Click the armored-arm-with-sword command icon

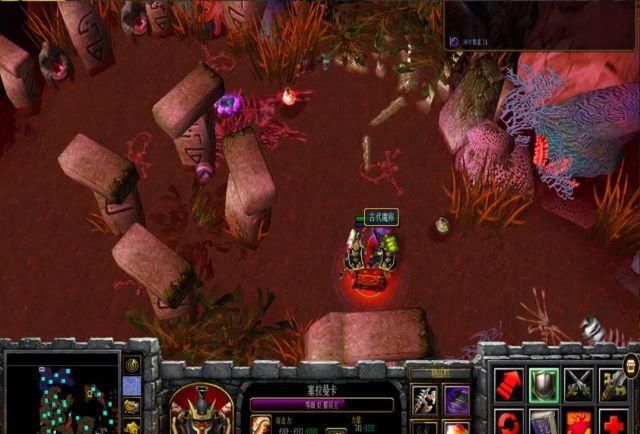(612, 384)
